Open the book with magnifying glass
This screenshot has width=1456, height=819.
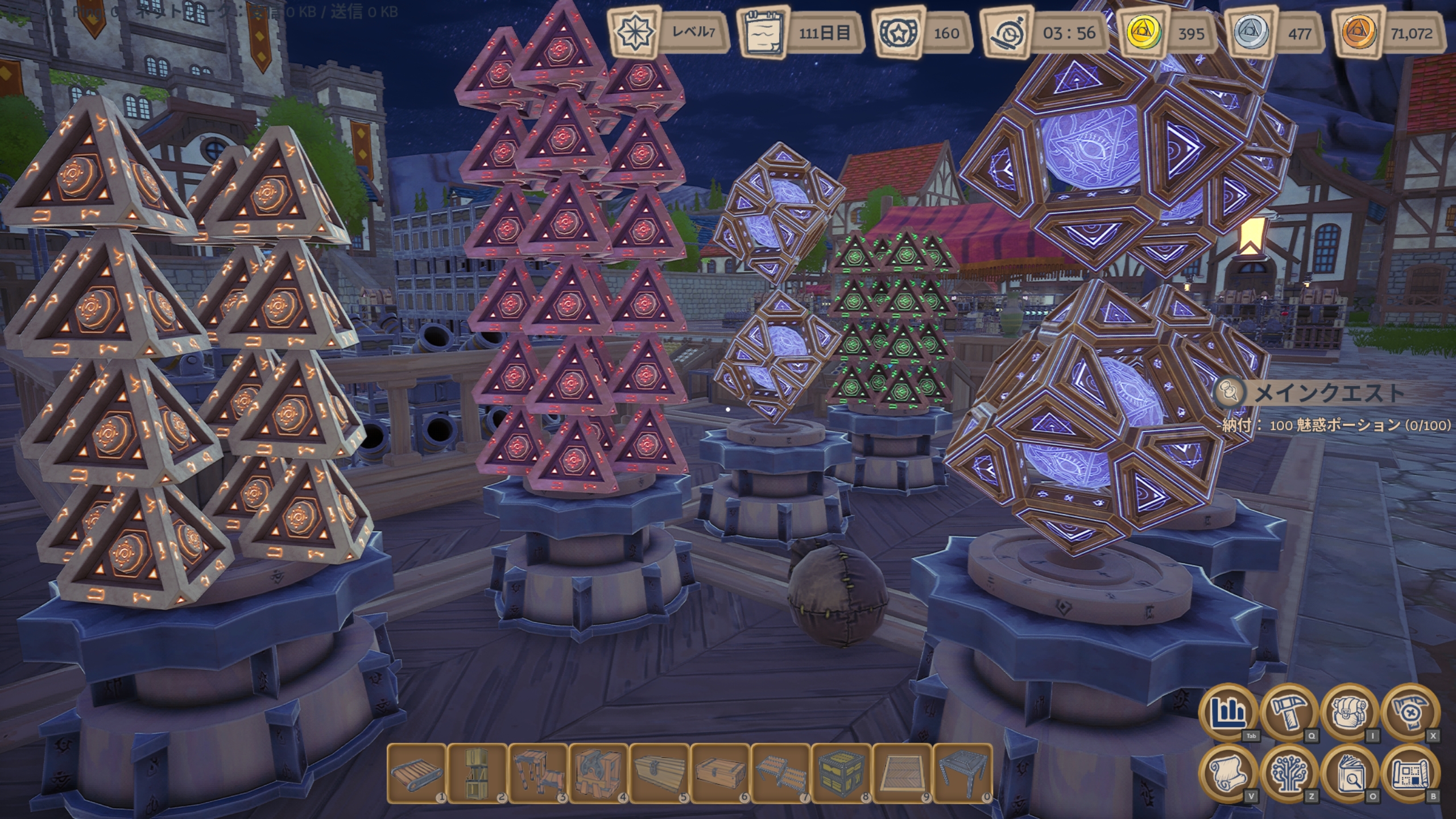point(1350,773)
